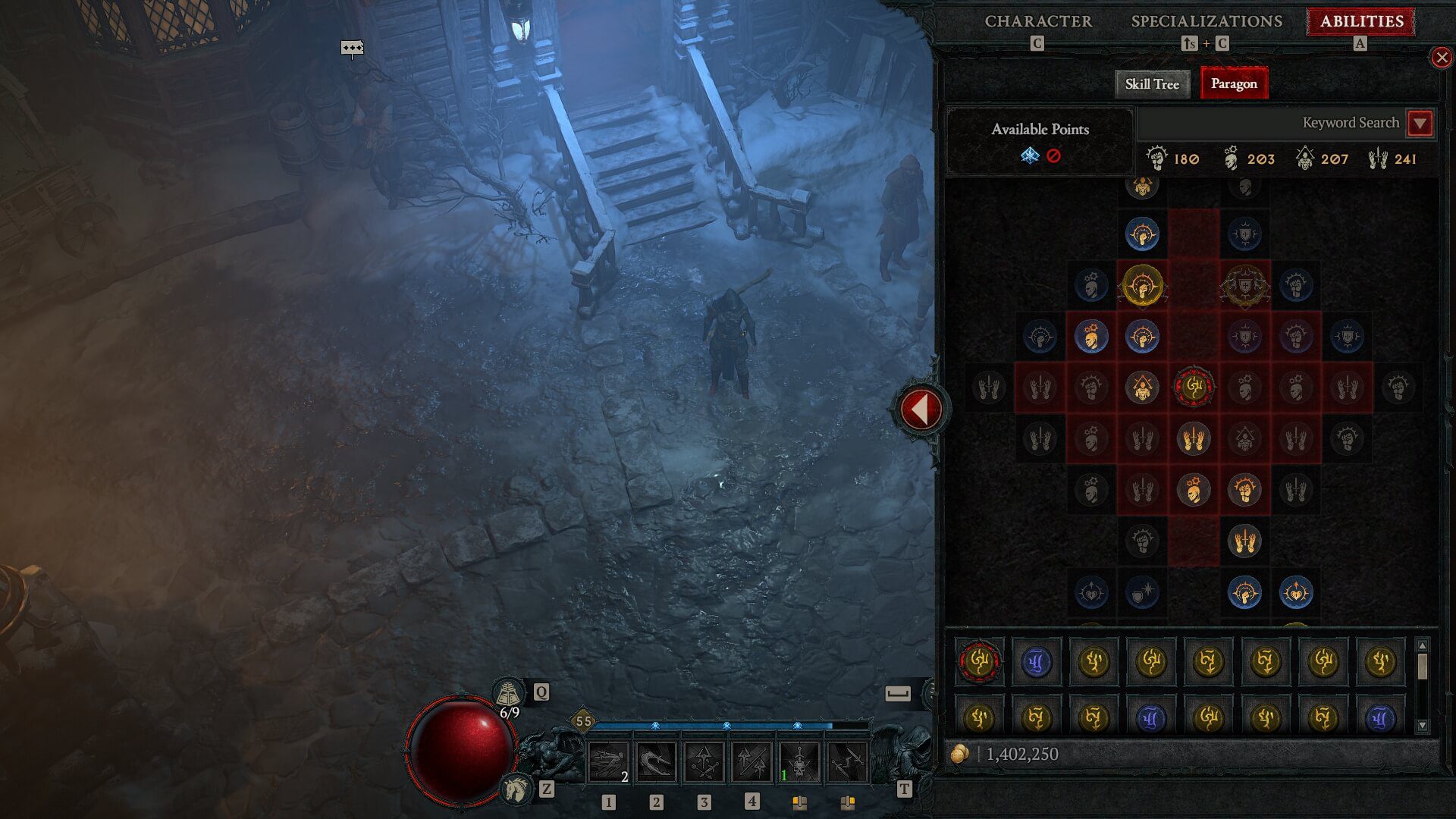
Task: Select the Paragon view button
Action: 1233,84
